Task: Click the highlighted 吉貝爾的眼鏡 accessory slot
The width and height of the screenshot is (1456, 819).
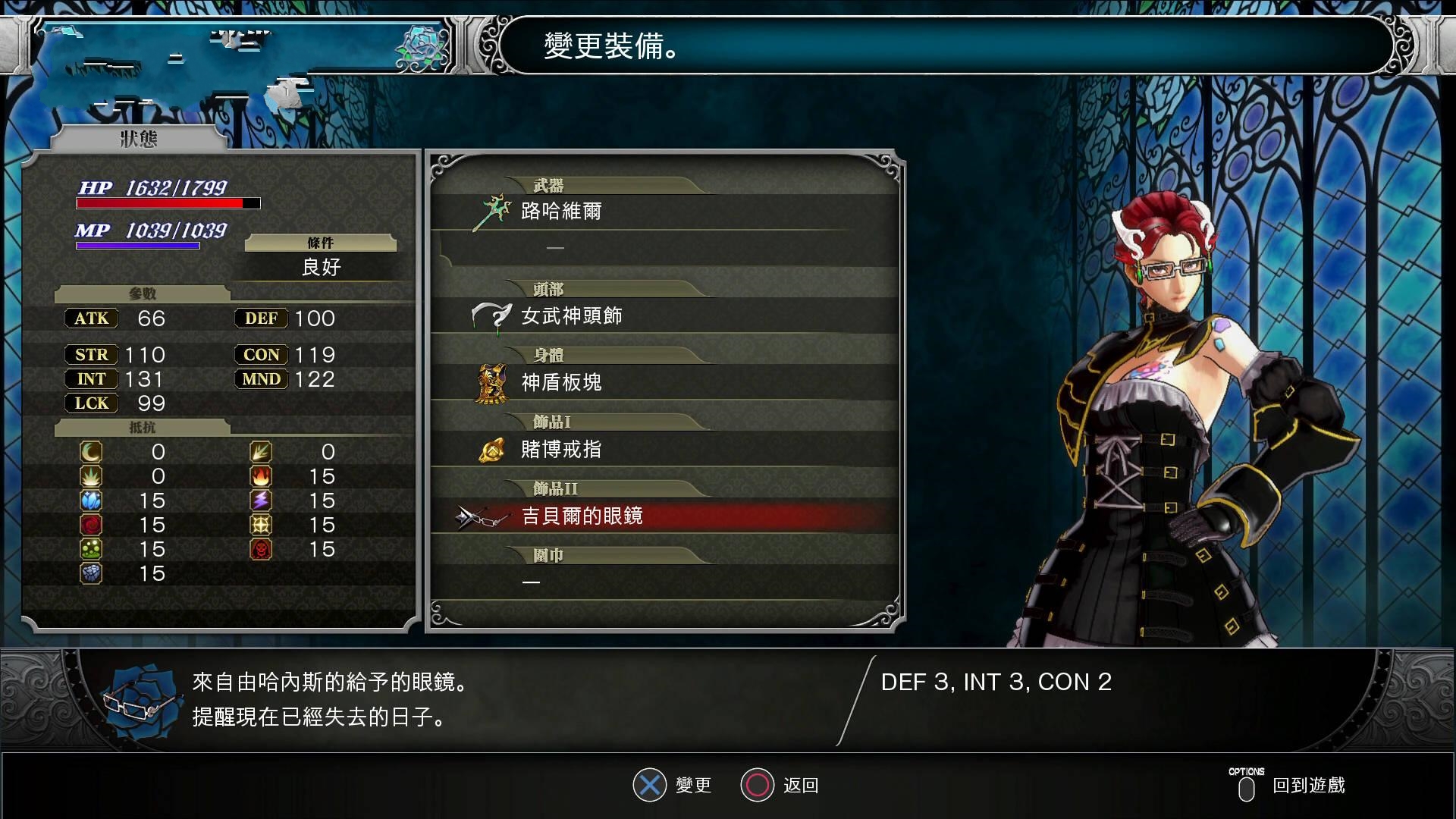Action: (x=582, y=516)
